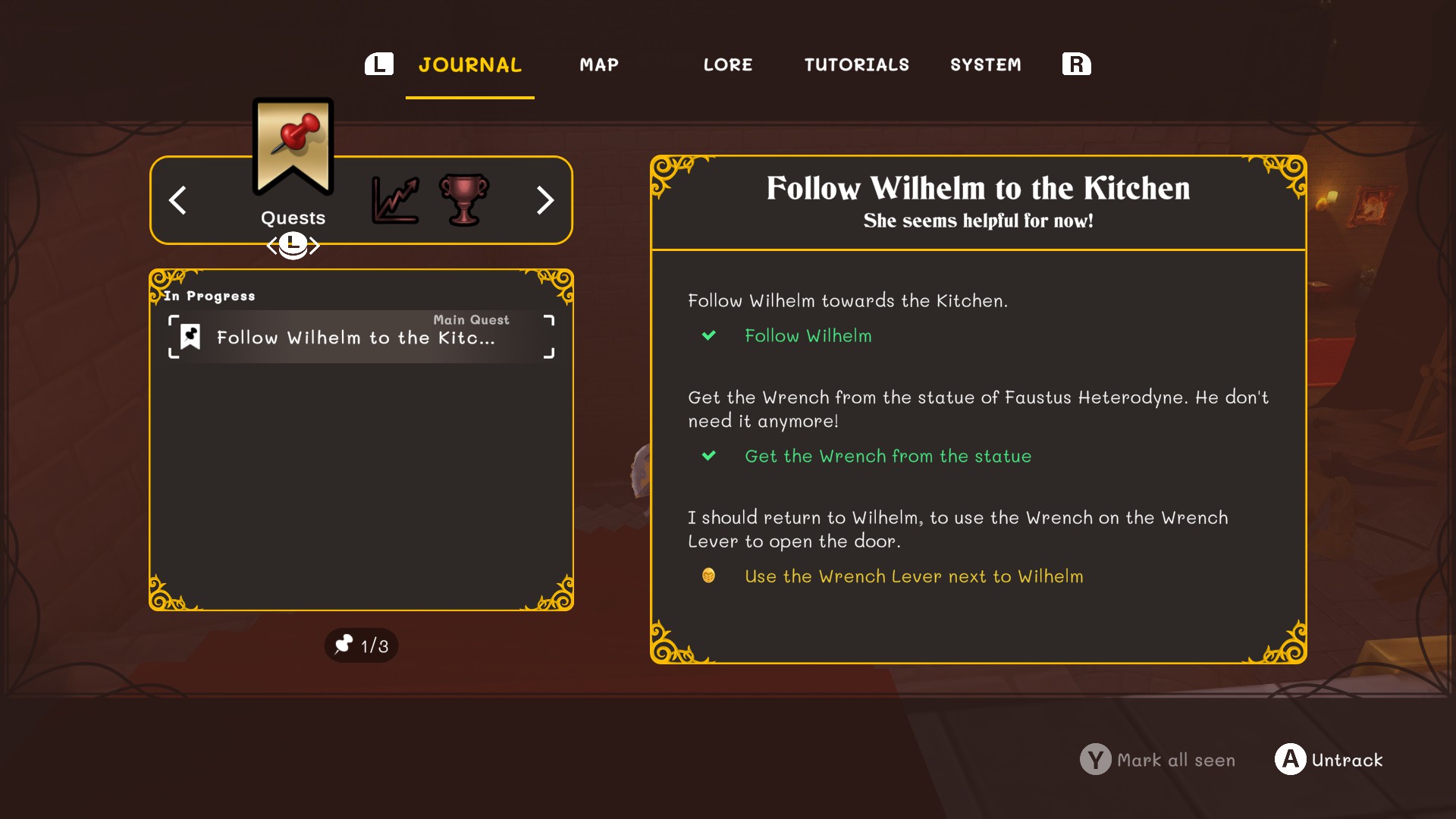Untrack the selected quest
Viewport: 1456px width, 819px height.
coord(1329,760)
